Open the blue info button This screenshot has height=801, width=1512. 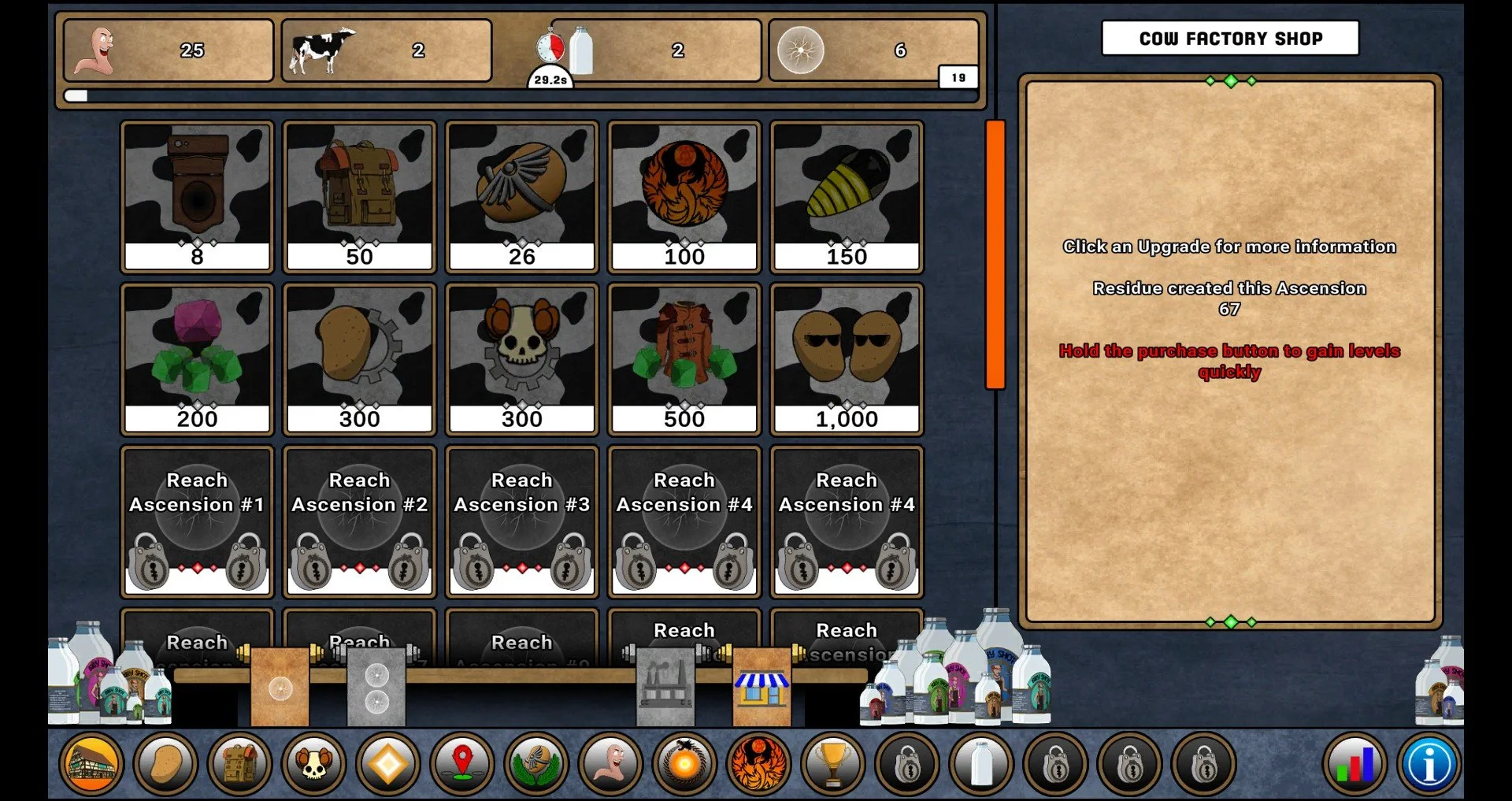click(x=1429, y=763)
